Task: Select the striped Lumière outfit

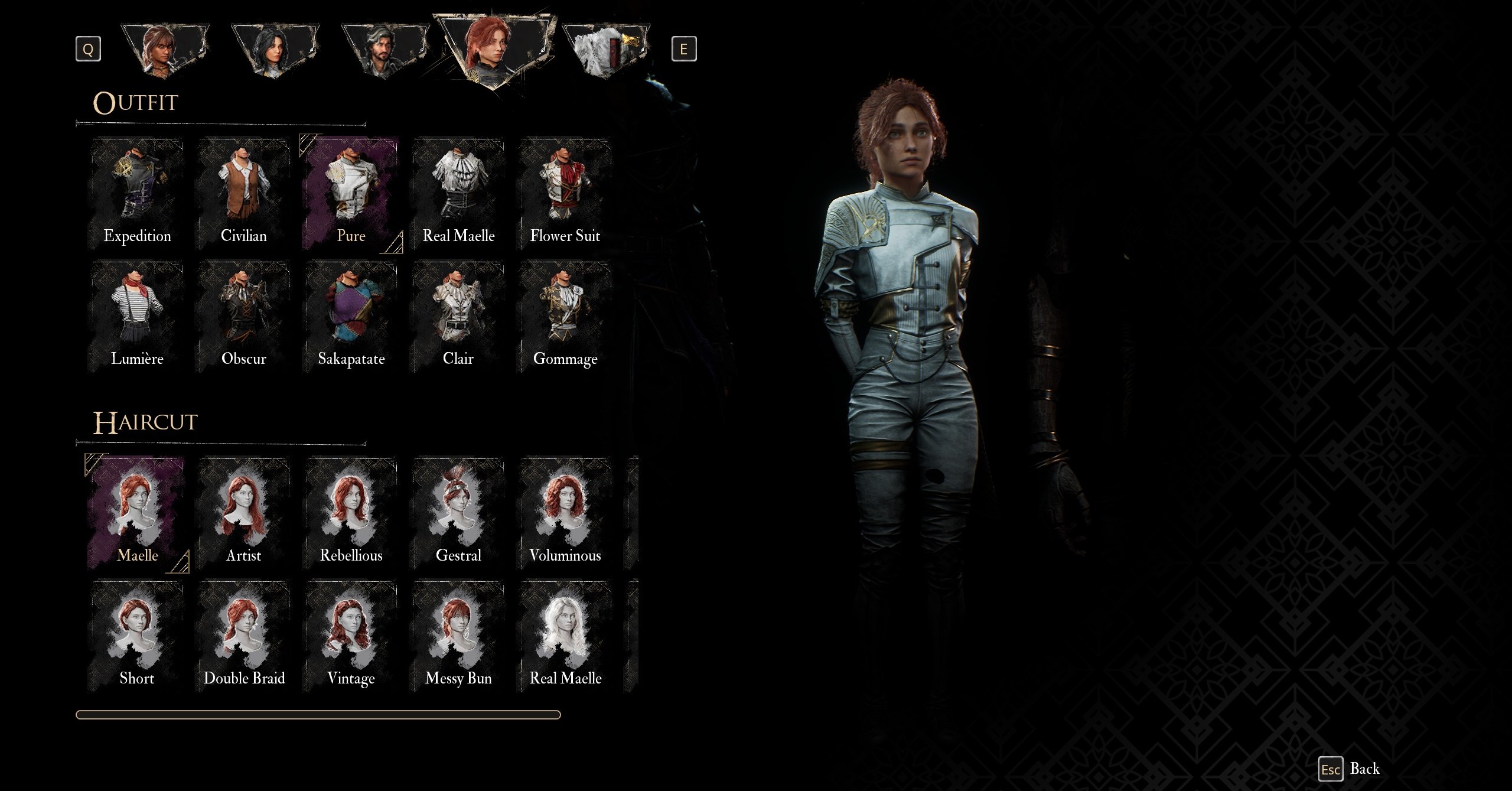Action: [137, 315]
